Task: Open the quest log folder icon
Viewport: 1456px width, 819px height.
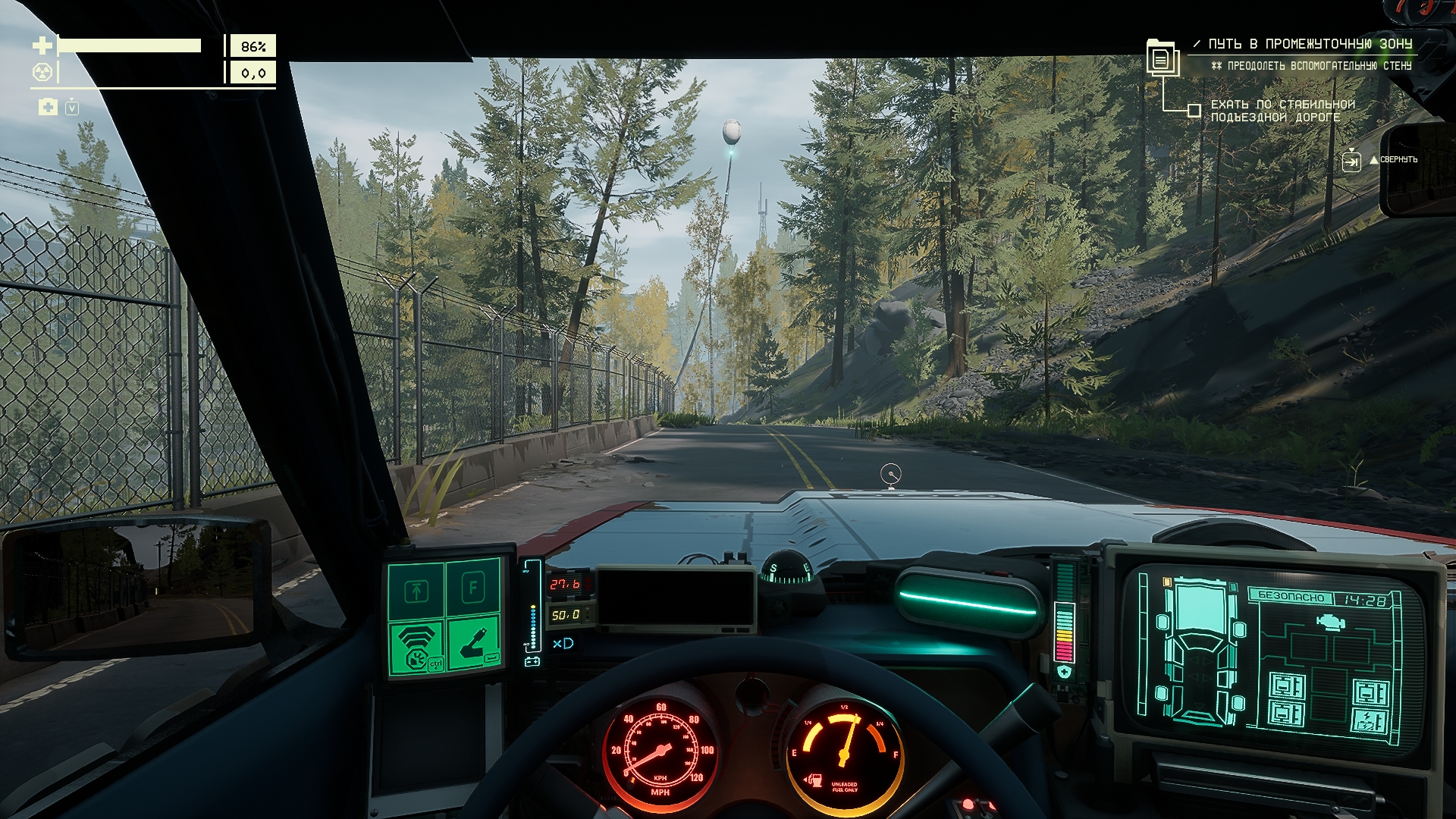Action: pos(1160,58)
